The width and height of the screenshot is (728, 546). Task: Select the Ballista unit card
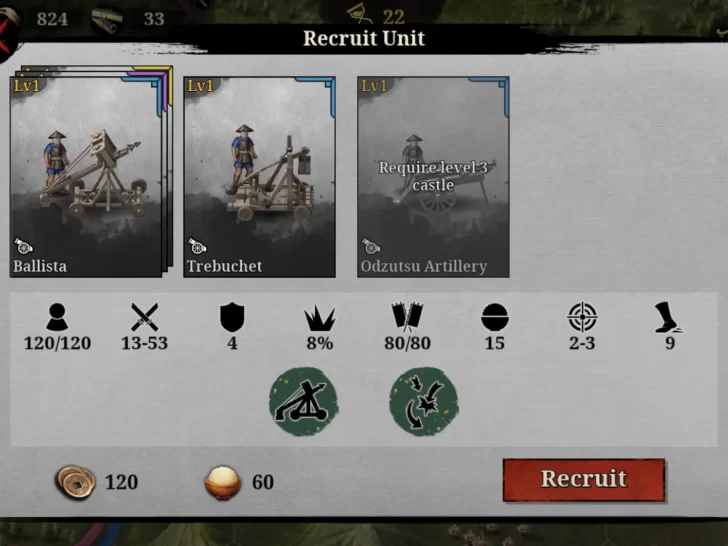point(86,176)
